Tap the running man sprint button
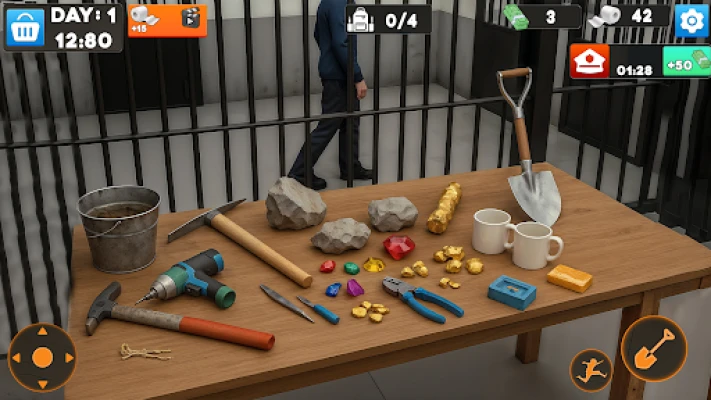The width and height of the screenshot is (711, 400). pos(590,369)
